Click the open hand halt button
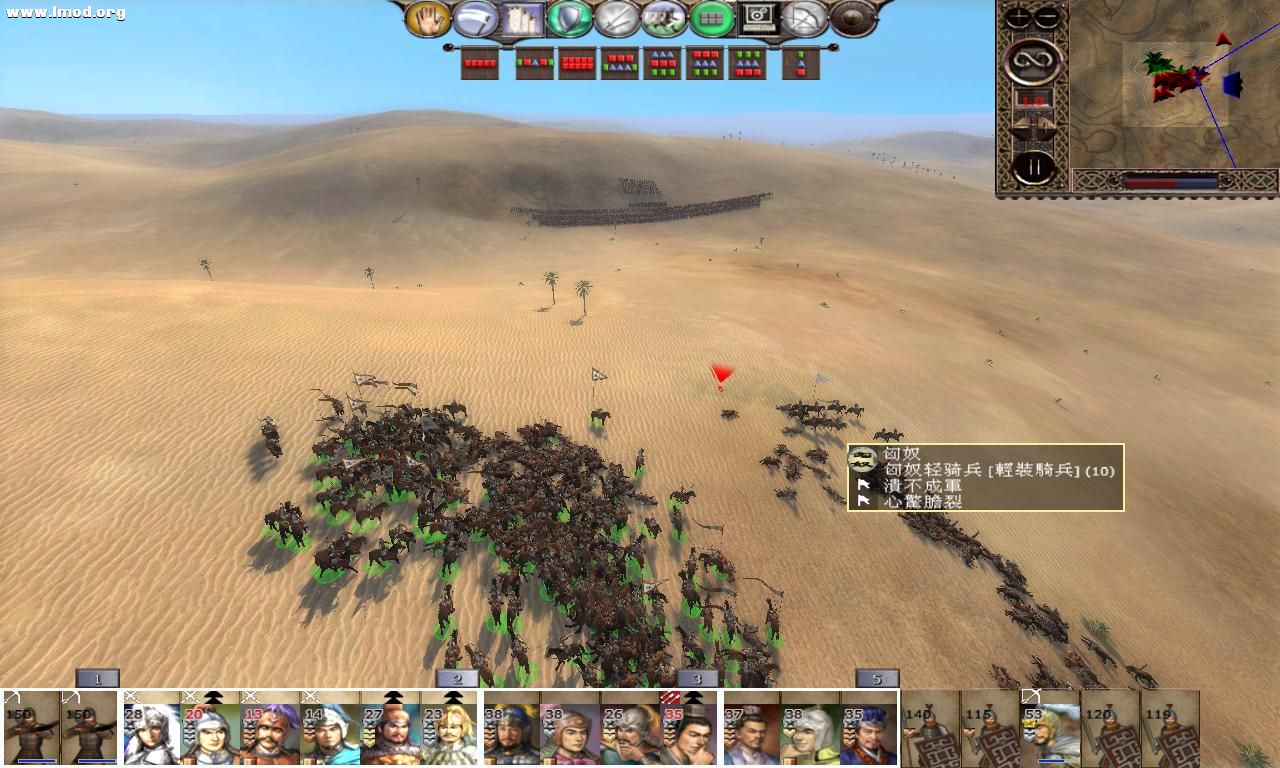 pos(427,18)
